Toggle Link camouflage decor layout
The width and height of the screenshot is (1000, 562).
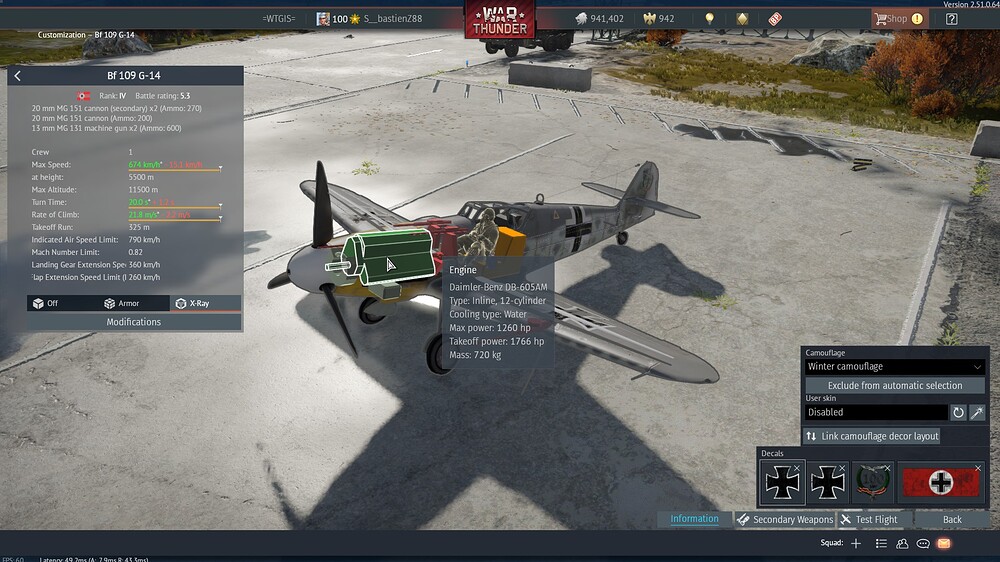tap(872, 436)
